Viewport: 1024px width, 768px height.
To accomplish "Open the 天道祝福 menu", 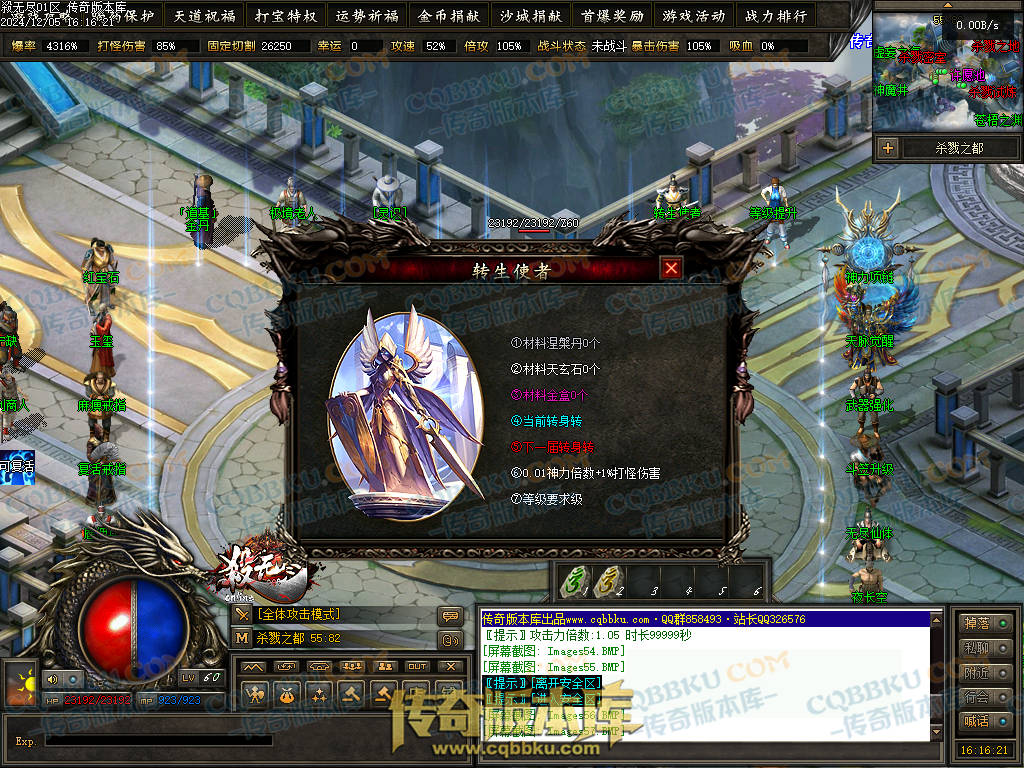I will click(x=204, y=16).
